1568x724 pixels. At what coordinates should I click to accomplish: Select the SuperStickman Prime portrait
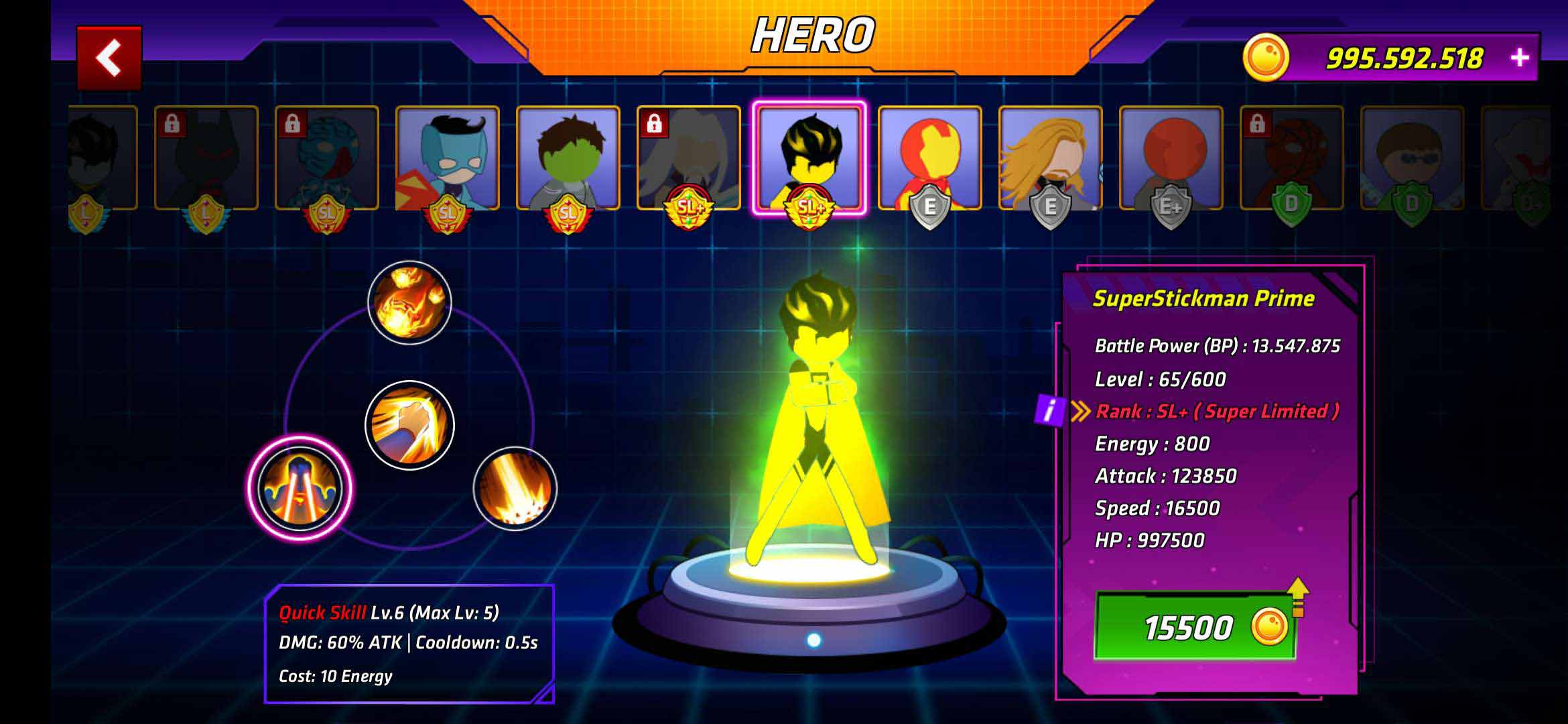[809, 159]
